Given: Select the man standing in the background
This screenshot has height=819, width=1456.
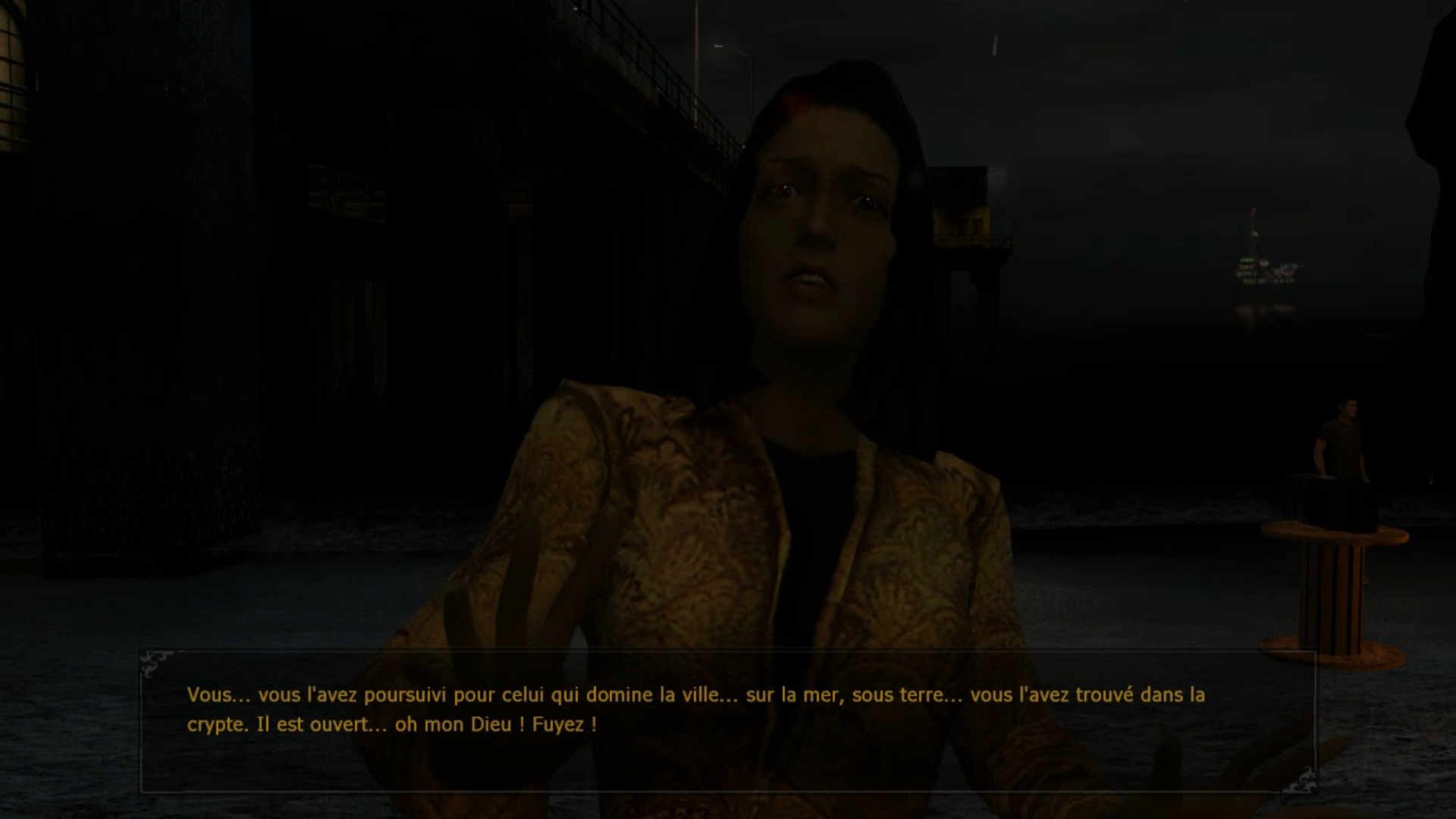Looking at the screenshot, I should coord(1342,440).
